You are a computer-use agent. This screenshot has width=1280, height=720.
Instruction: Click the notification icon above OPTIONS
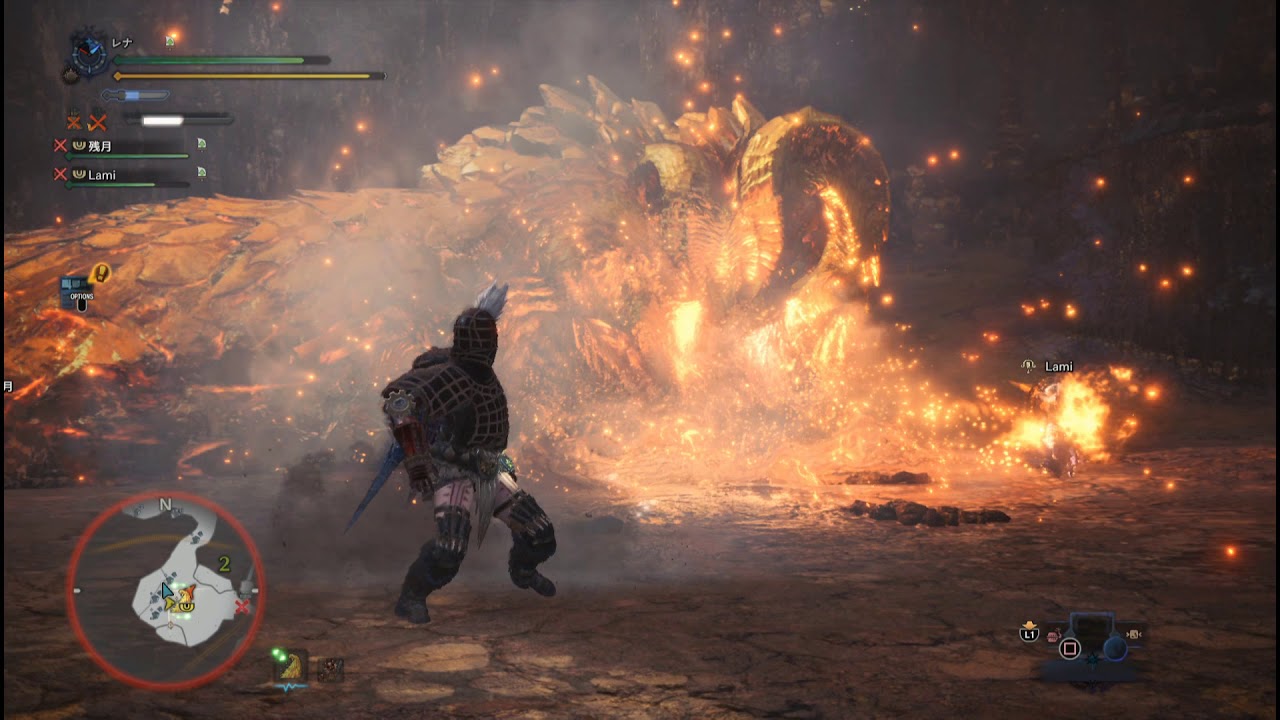click(100, 272)
